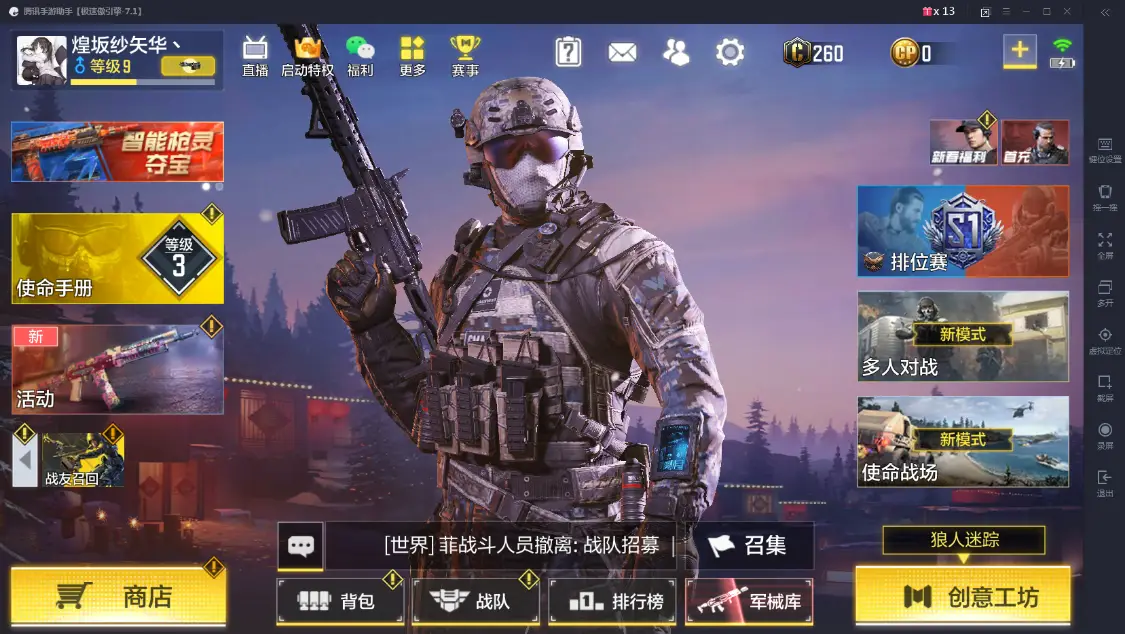This screenshot has width=1125, height=634.
Task: Open the friends list icon
Action: click(x=676, y=52)
